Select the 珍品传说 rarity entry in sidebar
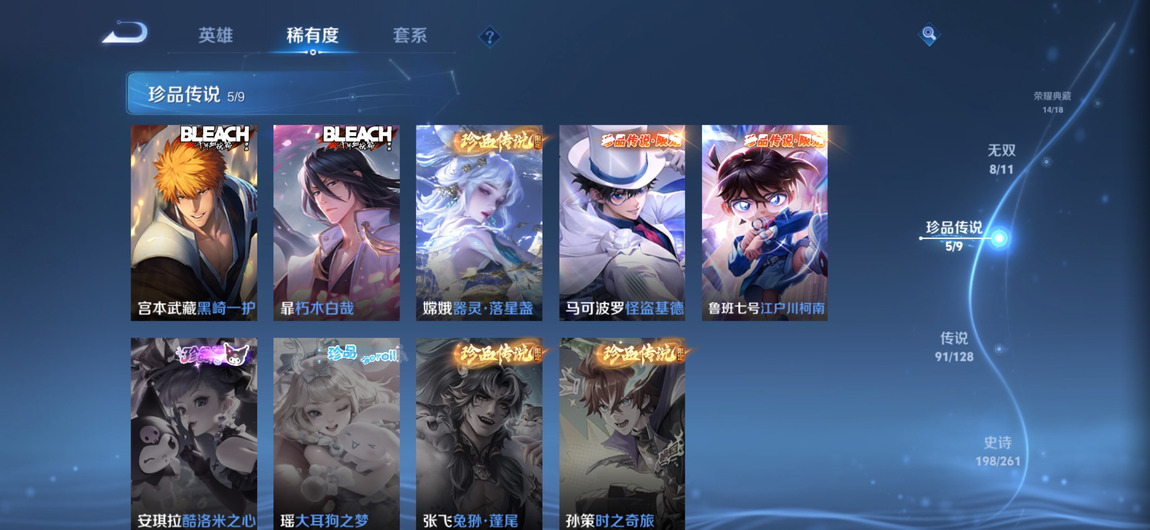The height and width of the screenshot is (530, 1150). pos(954,235)
